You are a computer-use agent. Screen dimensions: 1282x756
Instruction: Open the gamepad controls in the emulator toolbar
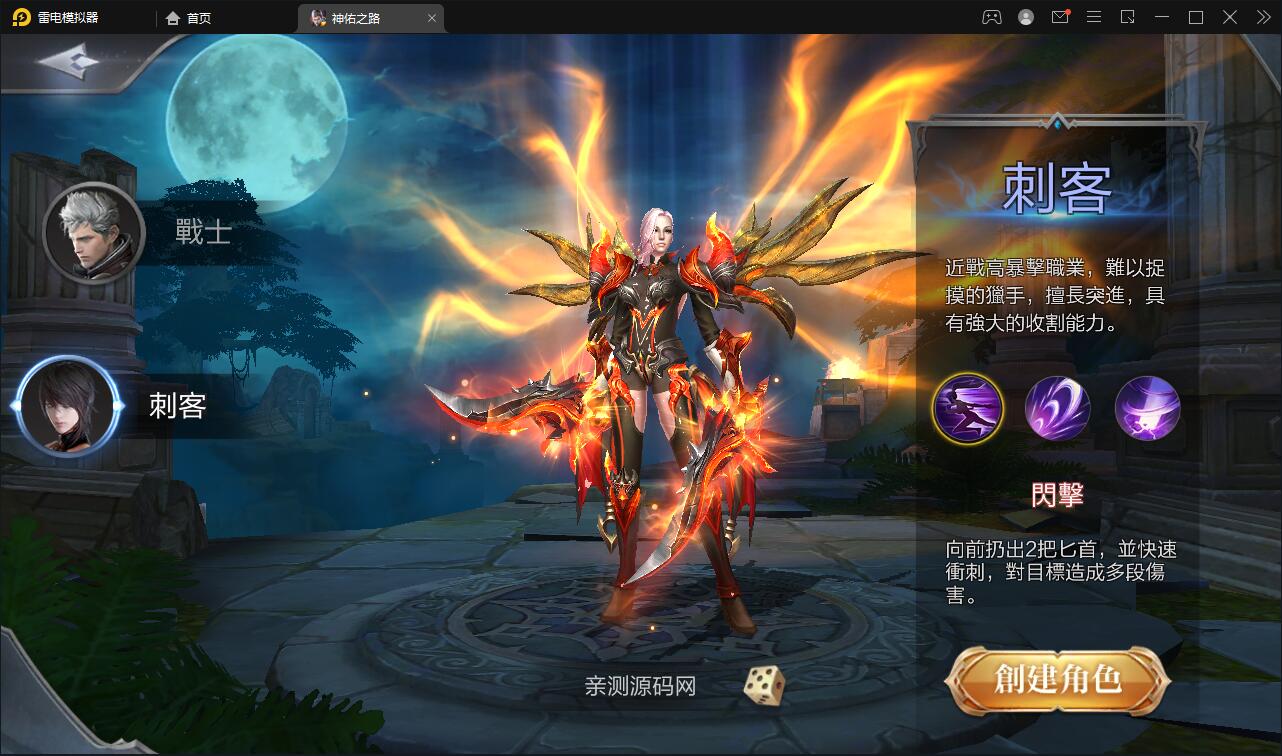pyautogui.click(x=992, y=17)
